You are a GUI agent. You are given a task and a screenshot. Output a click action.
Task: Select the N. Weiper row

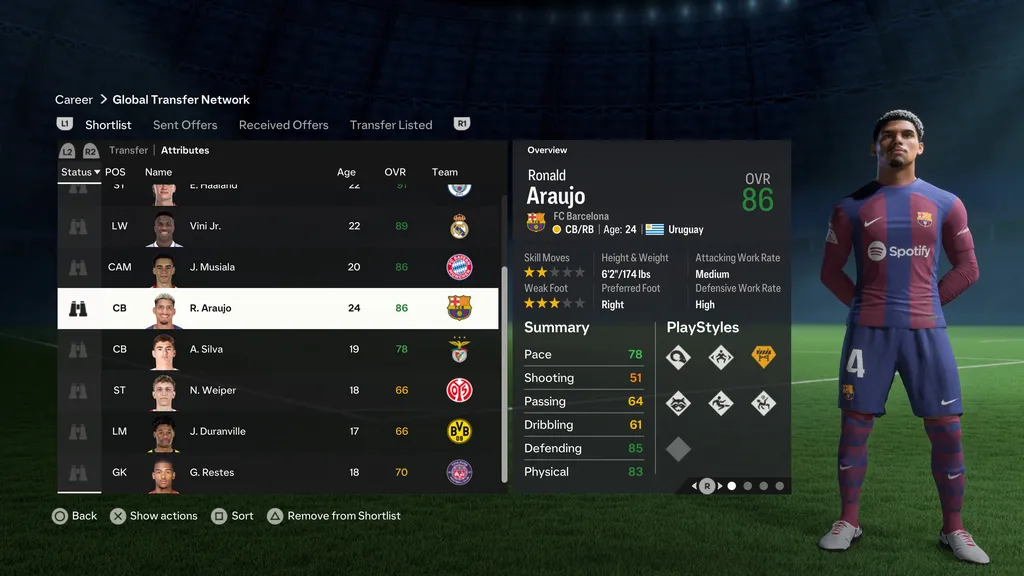pyautogui.click(x=278, y=390)
